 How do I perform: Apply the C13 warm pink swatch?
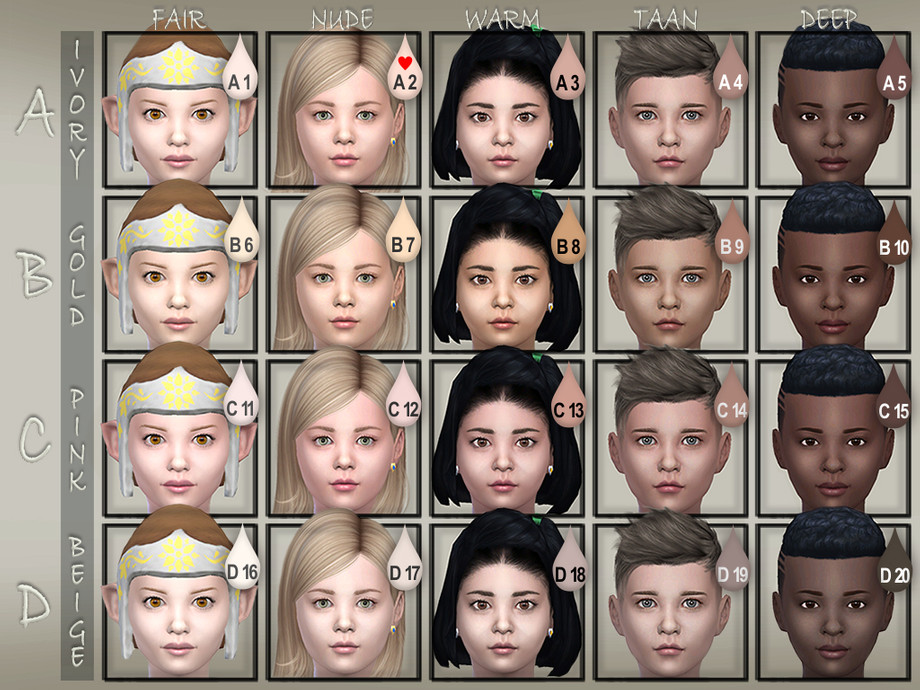568,398
